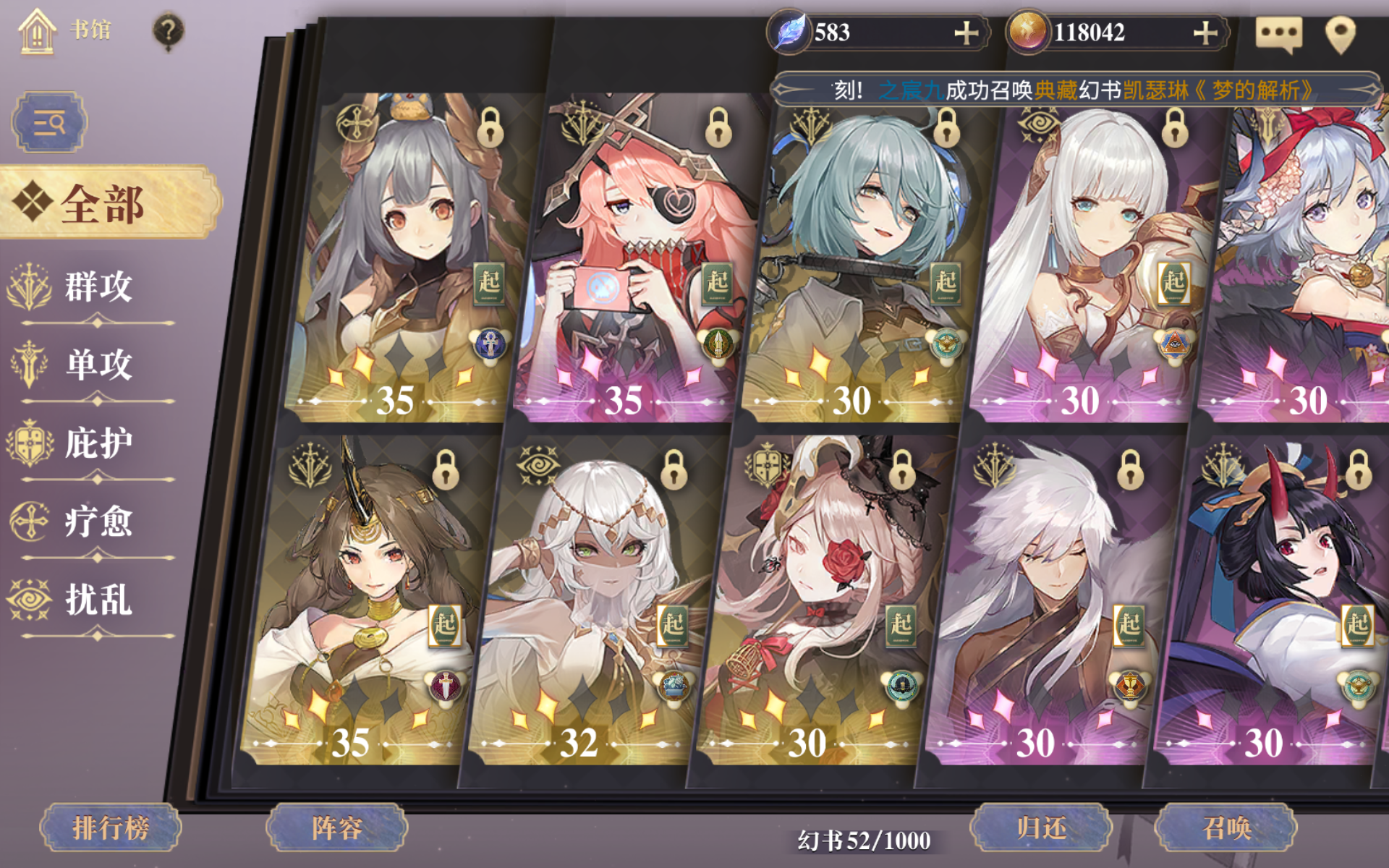Click the plus beside the feather currency
Image resolution: width=1389 pixels, height=868 pixels.
(x=968, y=32)
